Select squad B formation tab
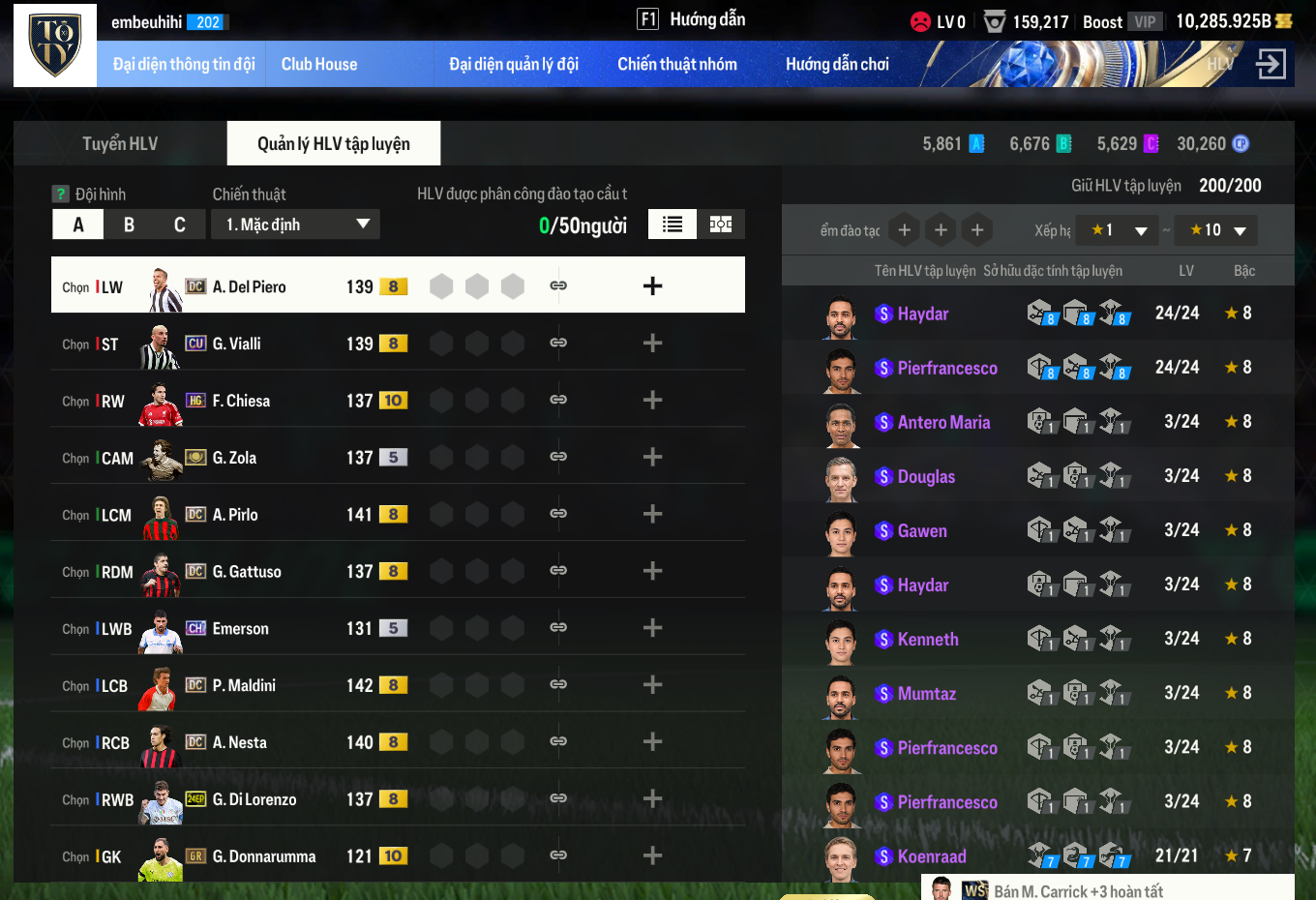 tap(129, 225)
